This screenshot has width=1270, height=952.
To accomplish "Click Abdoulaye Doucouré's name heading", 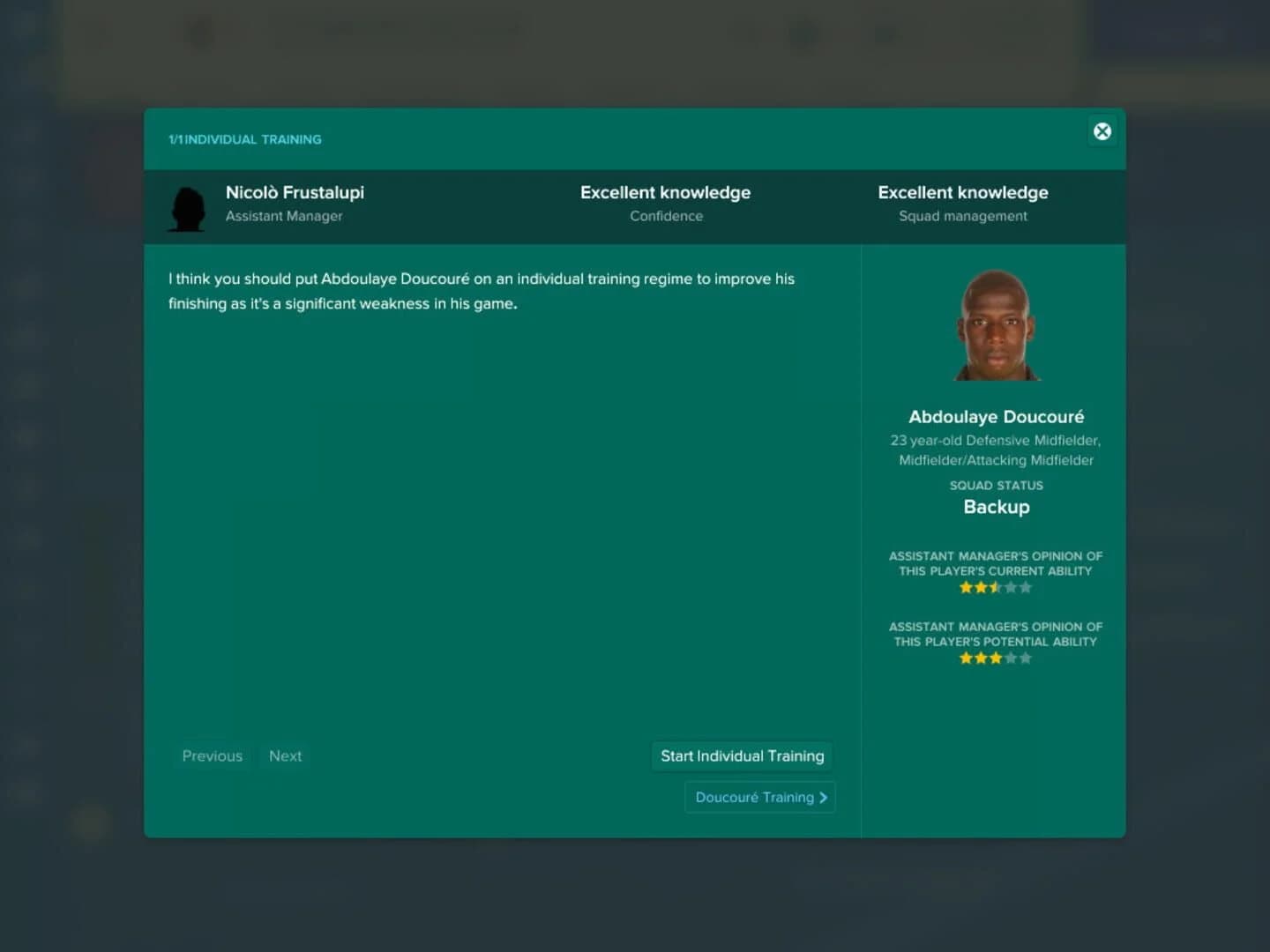I will pos(995,416).
